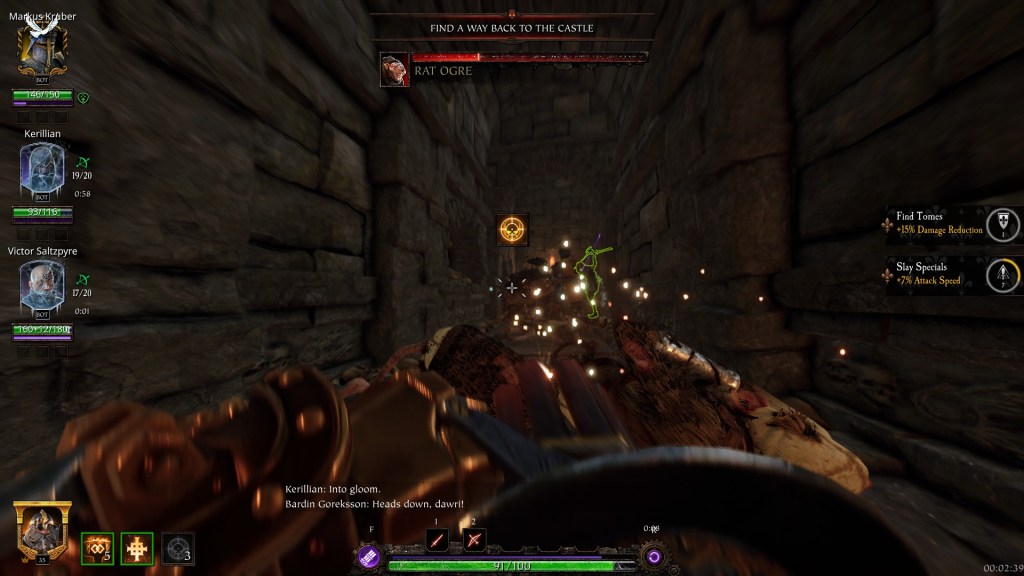Use the healing cross item slot

point(136,548)
